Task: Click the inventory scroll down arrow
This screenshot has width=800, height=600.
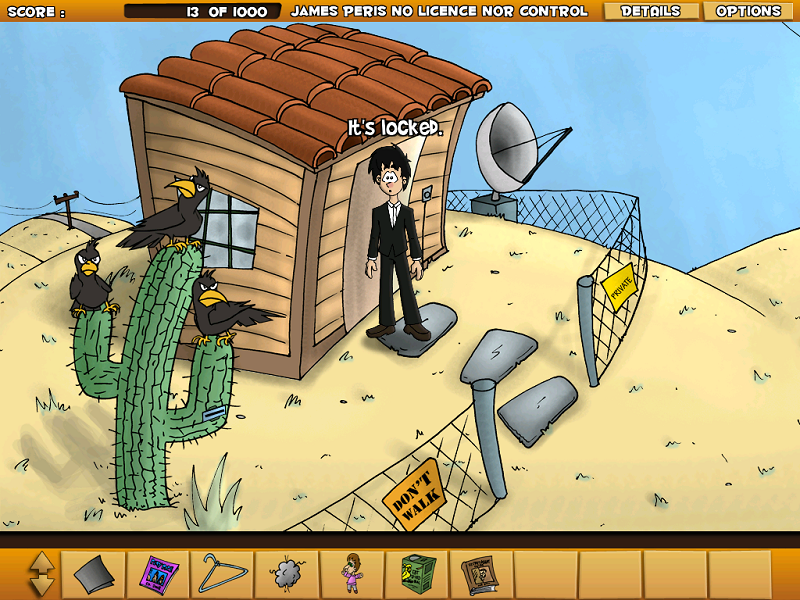Action: pyautogui.click(x=41, y=586)
